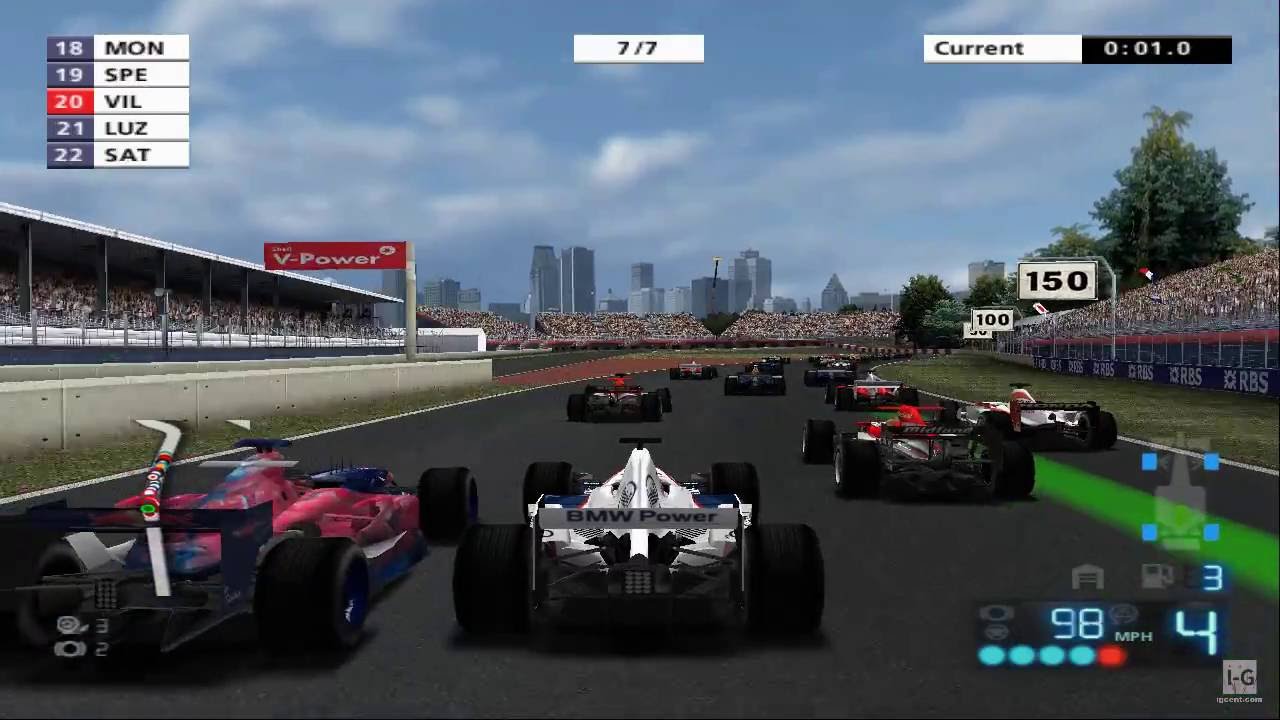Viewport: 1280px width, 720px height.
Task: Toggle the red rev limiter light
Action: coord(1112,655)
